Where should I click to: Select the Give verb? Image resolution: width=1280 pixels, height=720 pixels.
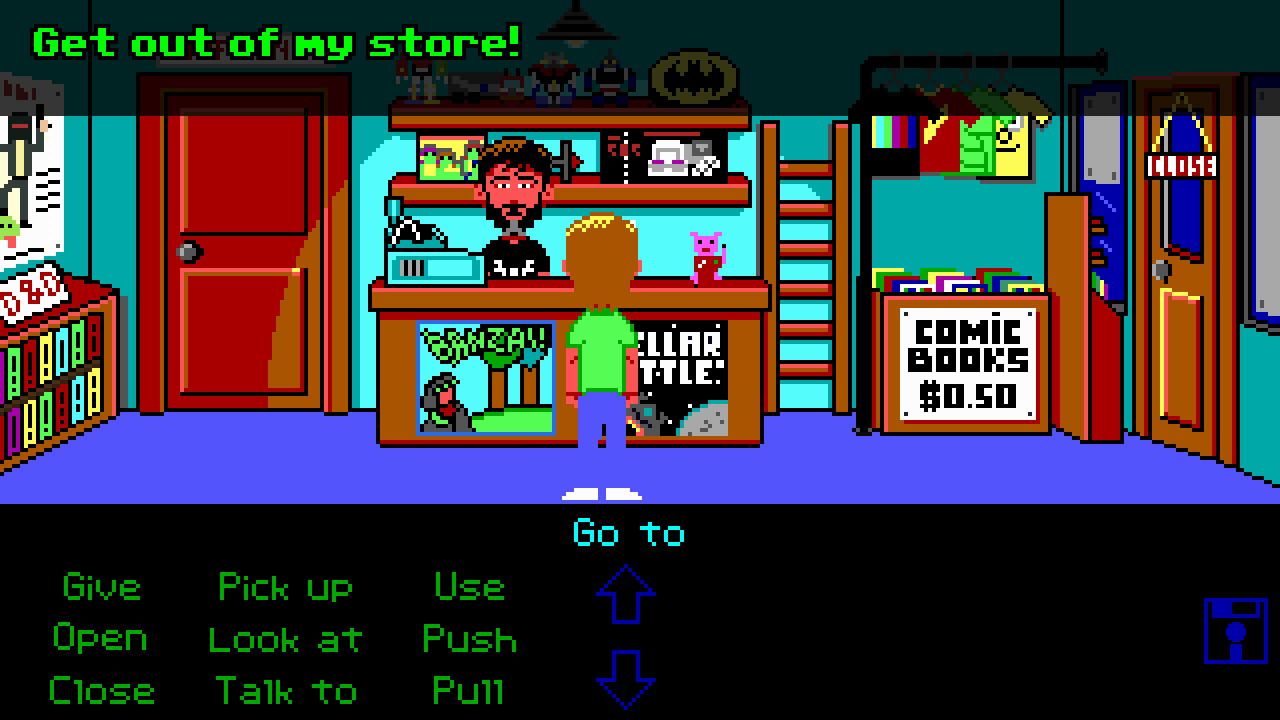(99, 588)
